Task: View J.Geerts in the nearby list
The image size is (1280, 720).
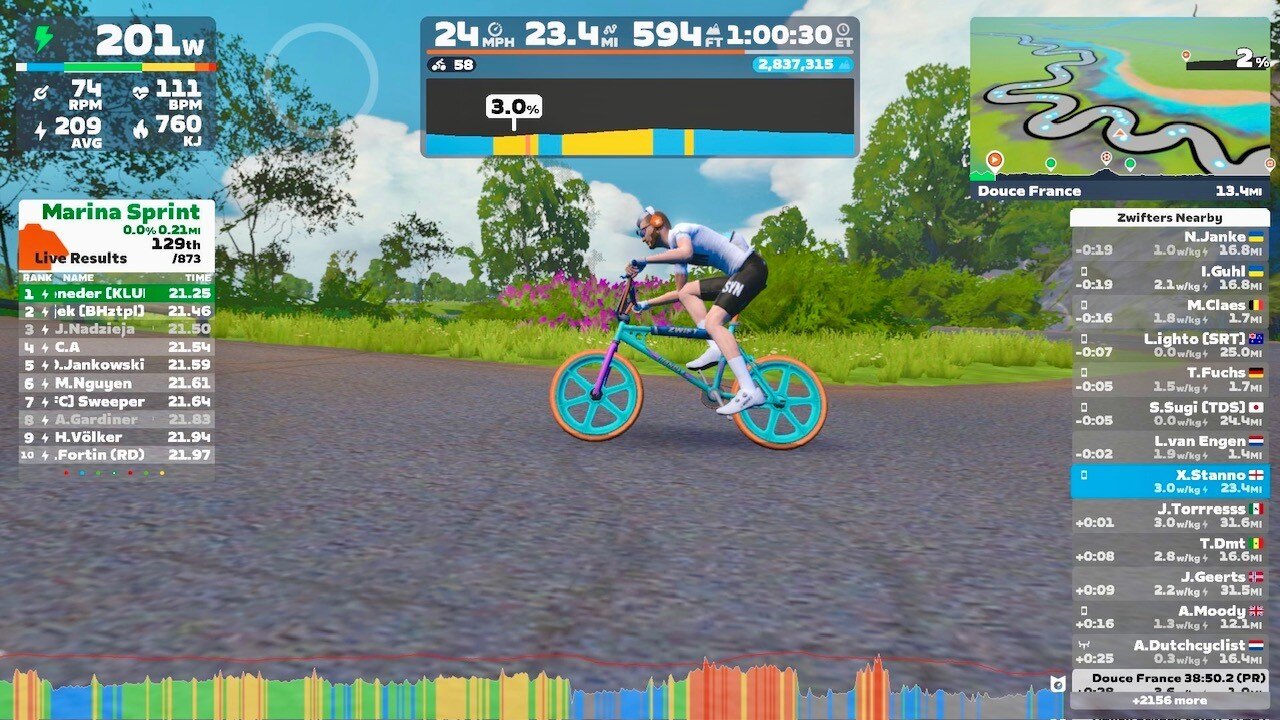Action: coord(1169,584)
